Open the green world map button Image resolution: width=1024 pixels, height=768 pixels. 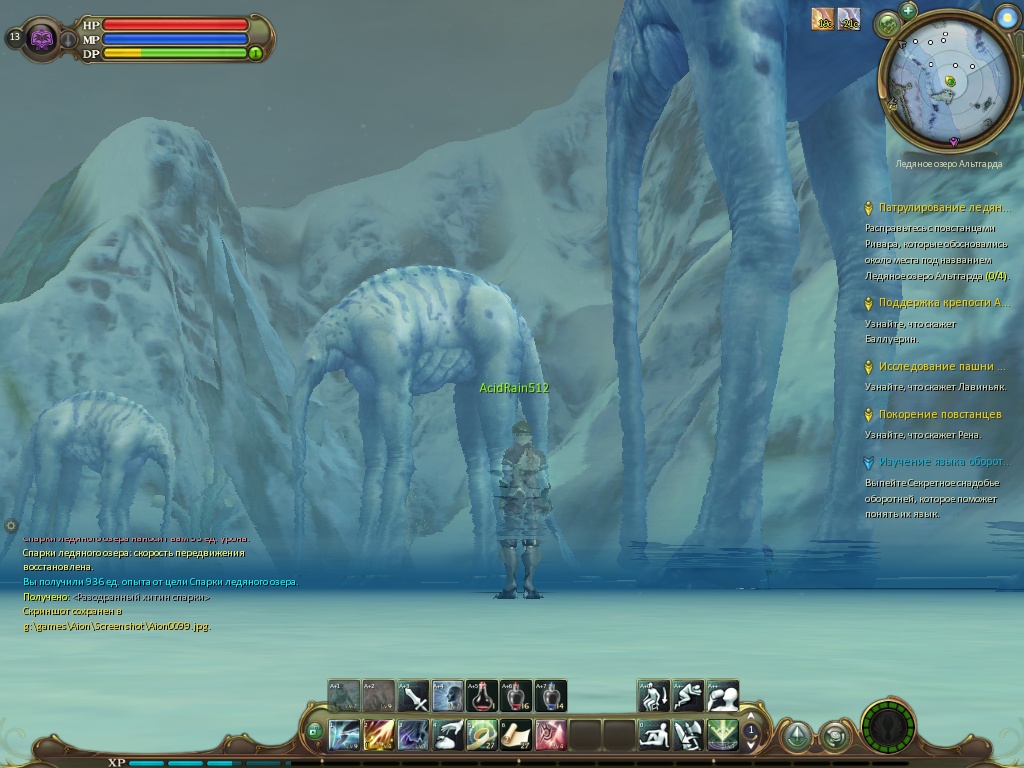coord(887,23)
